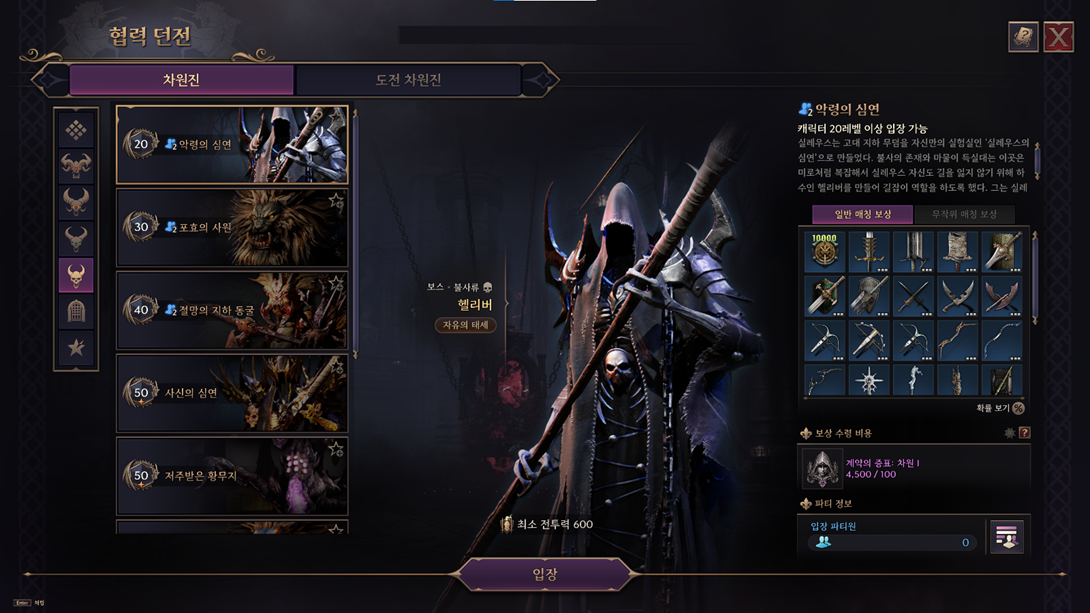The width and height of the screenshot is (1090, 613).
Task: Switch to 무작위 매칭 보상 rewards tab
Action: click(964, 214)
